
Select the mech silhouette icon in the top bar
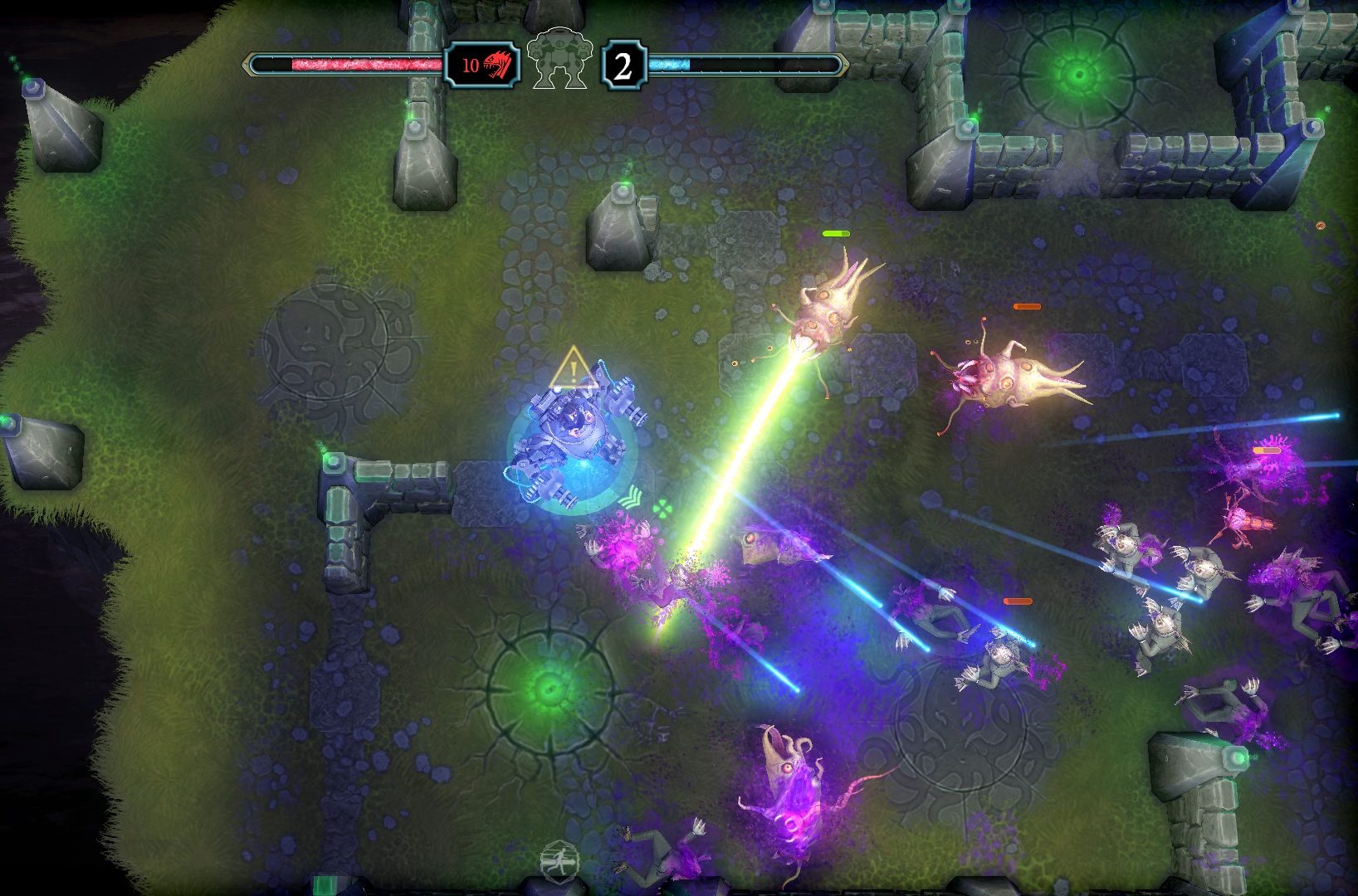pyautogui.click(x=559, y=58)
